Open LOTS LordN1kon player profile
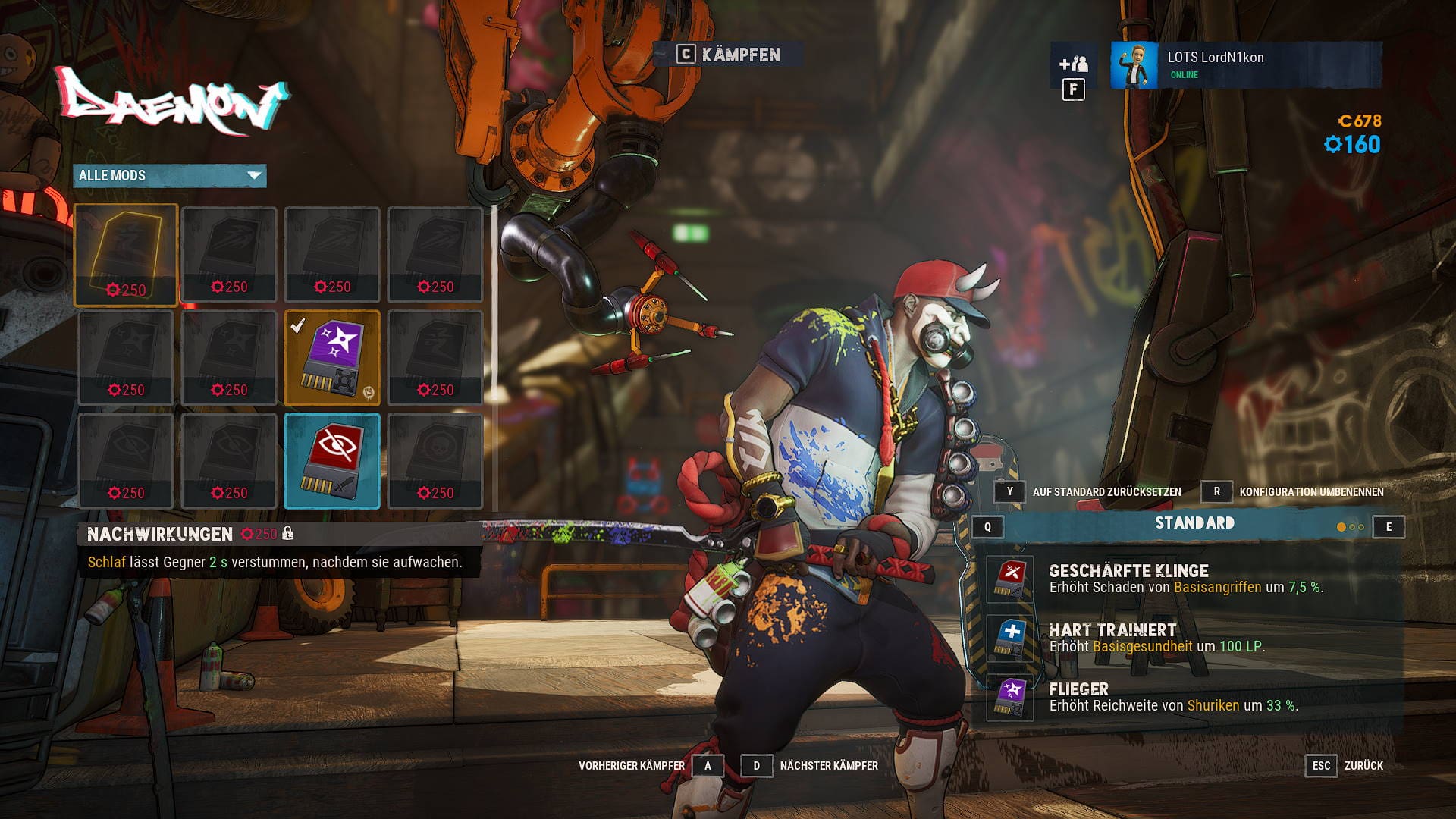Screen dimensions: 1456x819 1245,65
